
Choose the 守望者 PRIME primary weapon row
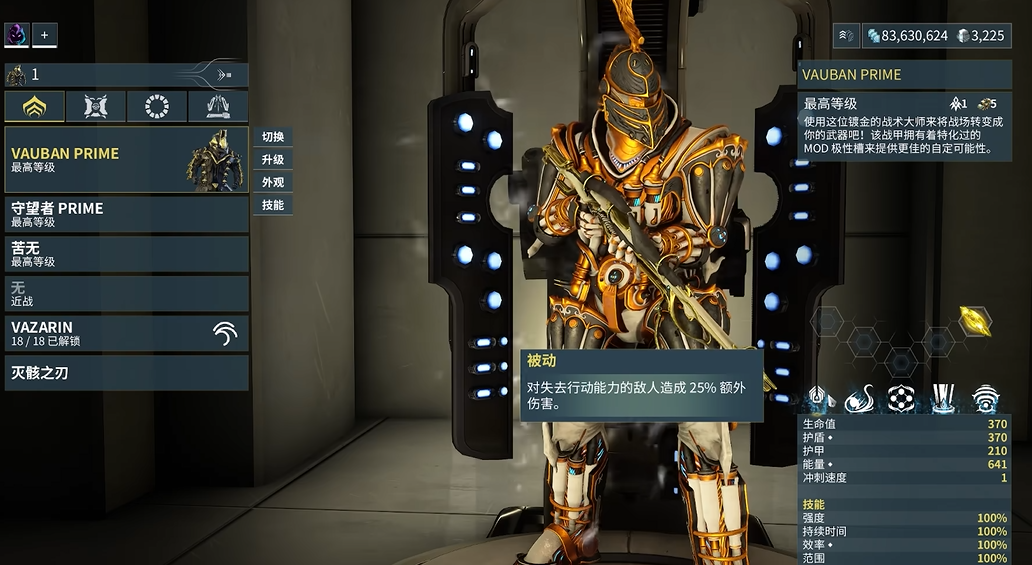pyautogui.click(x=126, y=214)
